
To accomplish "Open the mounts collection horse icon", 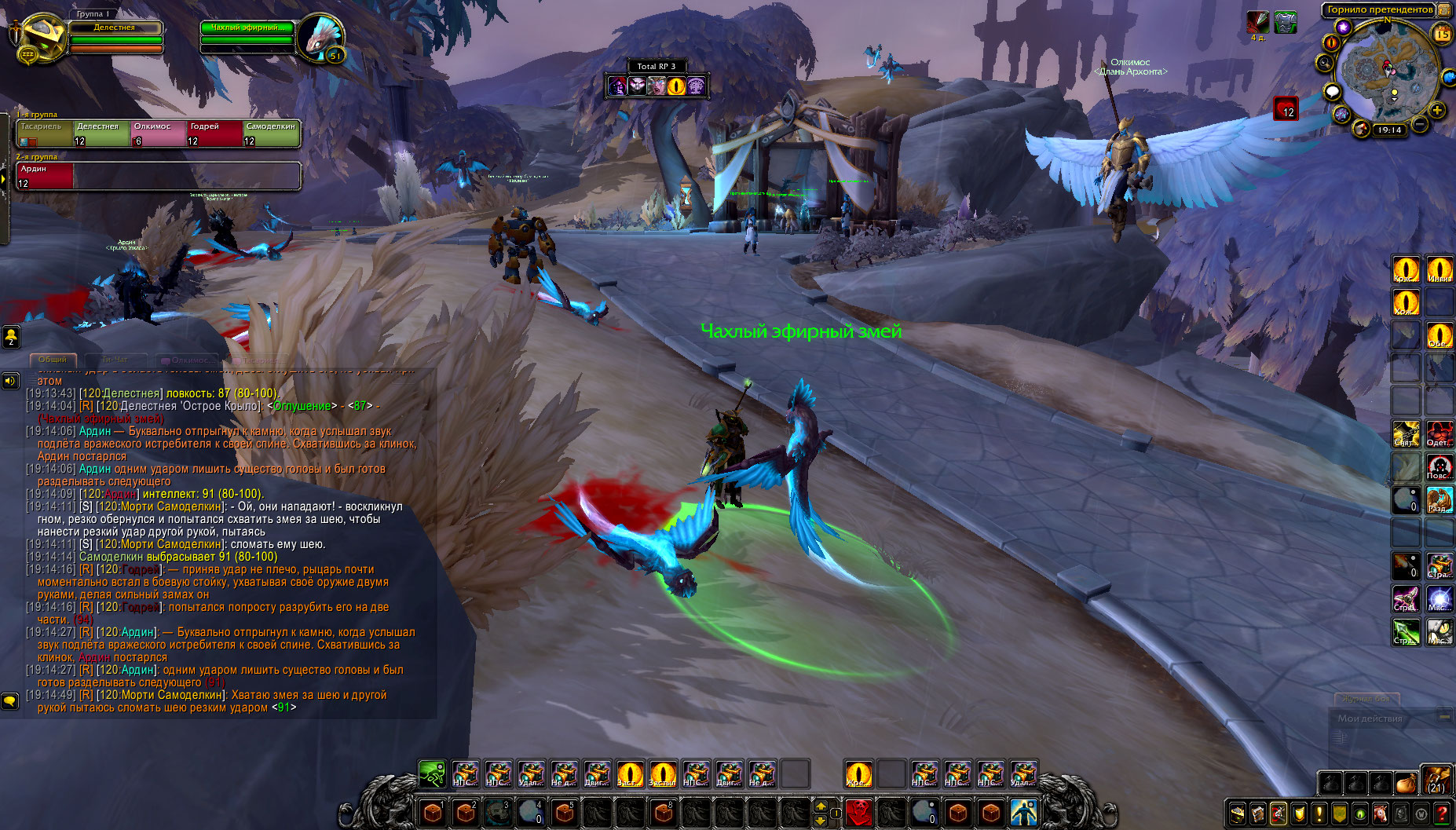I will coord(1381,814).
